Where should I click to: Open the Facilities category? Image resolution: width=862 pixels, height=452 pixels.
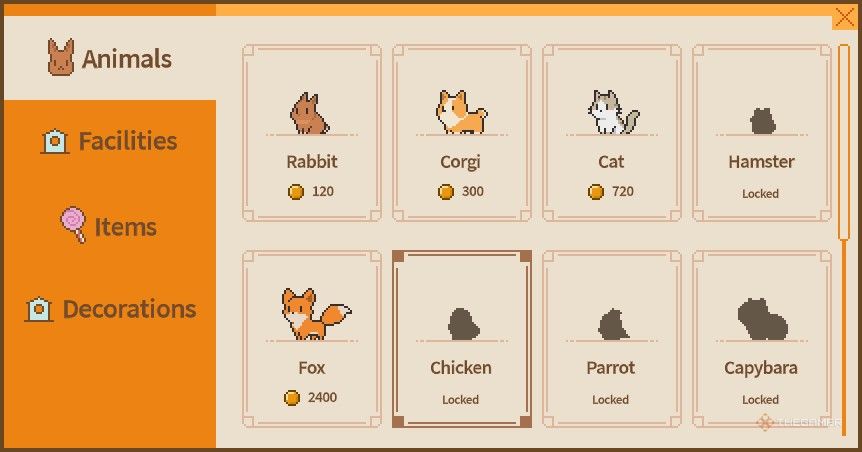click(x=109, y=141)
